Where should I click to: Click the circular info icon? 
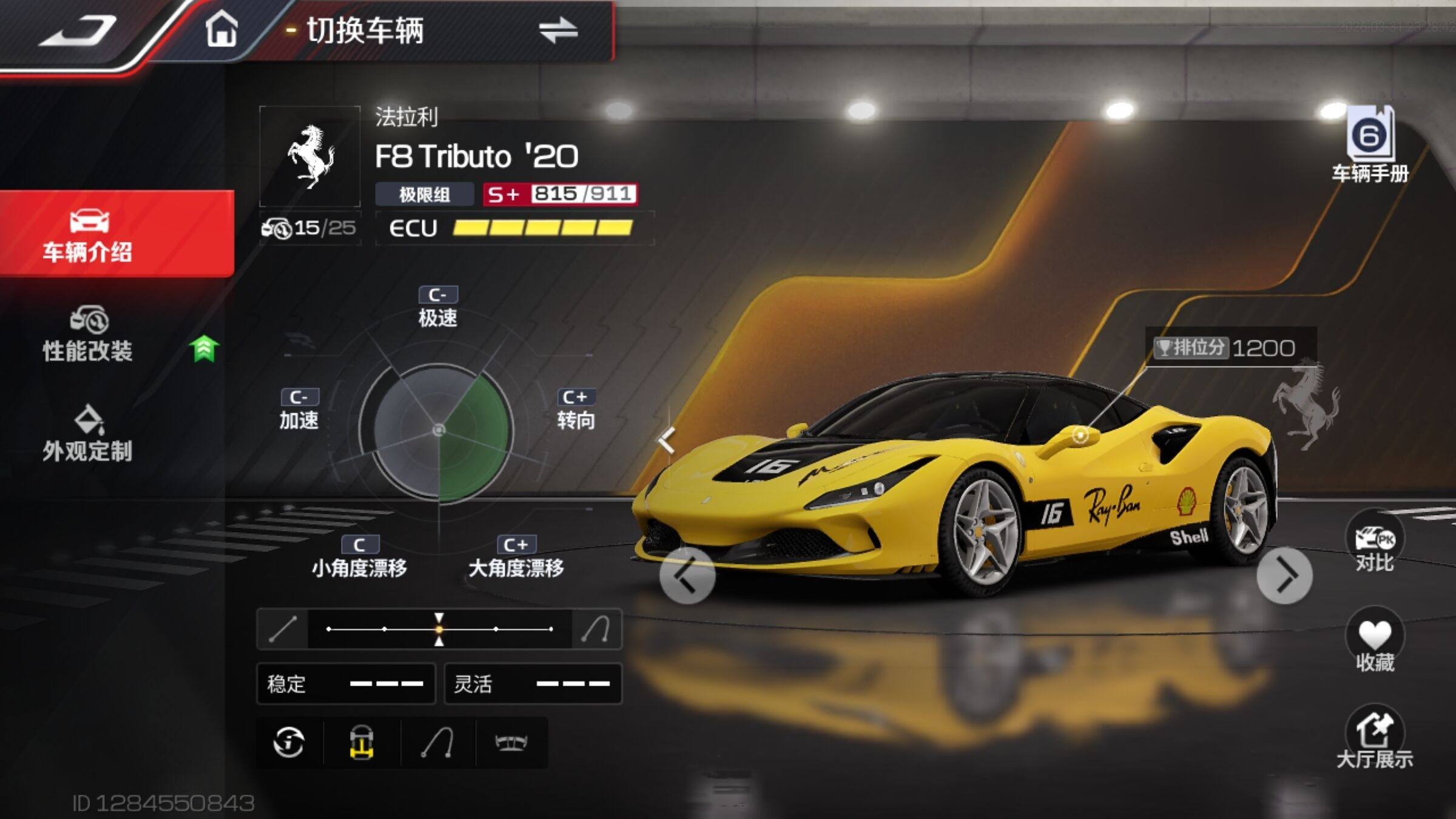click(289, 742)
